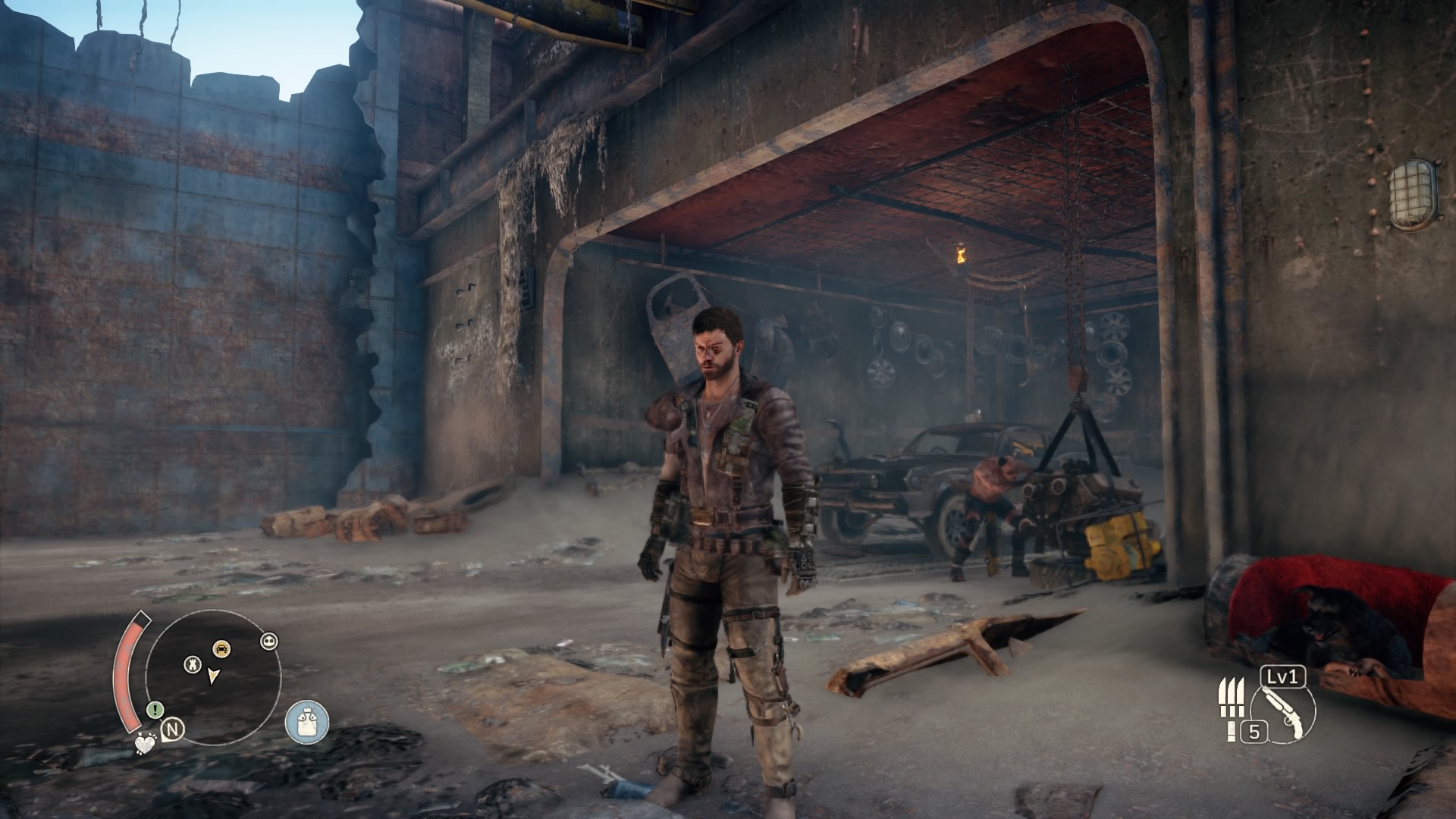The width and height of the screenshot is (1456, 819).
Task: Click the tower marker on the minimap
Action: pyautogui.click(x=193, y=664)
